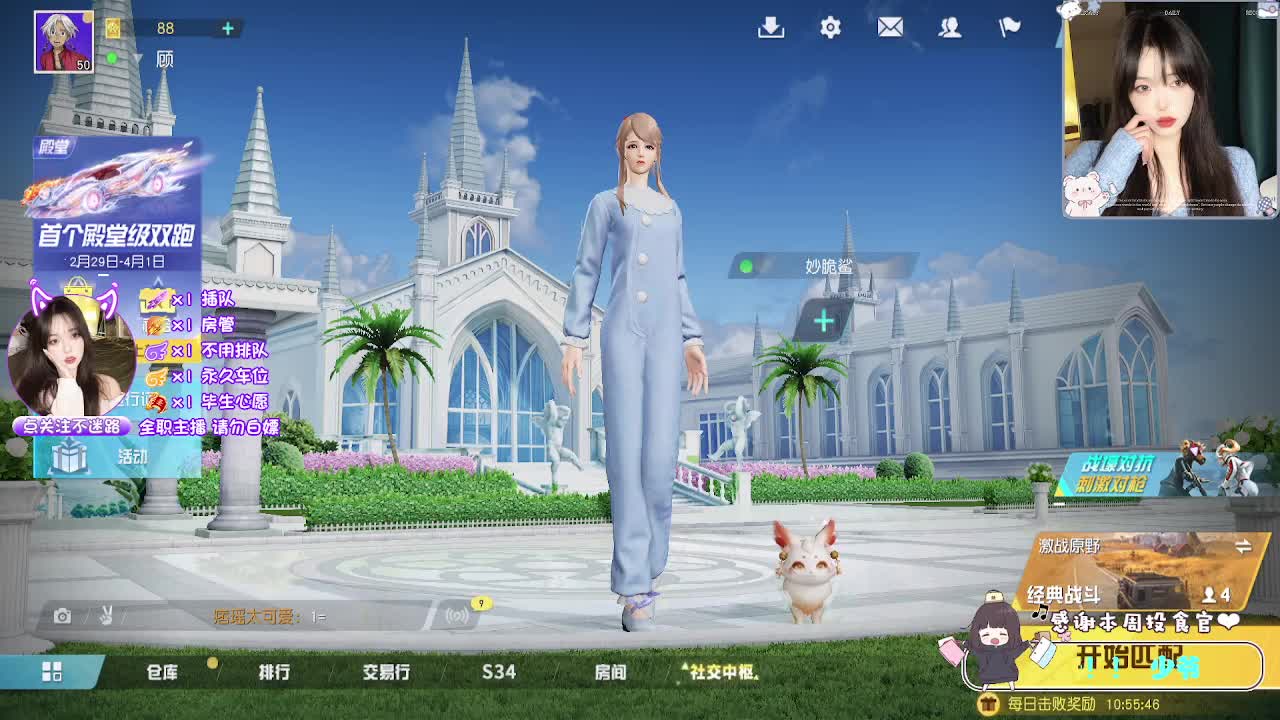Add 妙脆鲨 as friend via the +
The height and width of the screenshot is (720, 1280).
(x=822, y=318)
